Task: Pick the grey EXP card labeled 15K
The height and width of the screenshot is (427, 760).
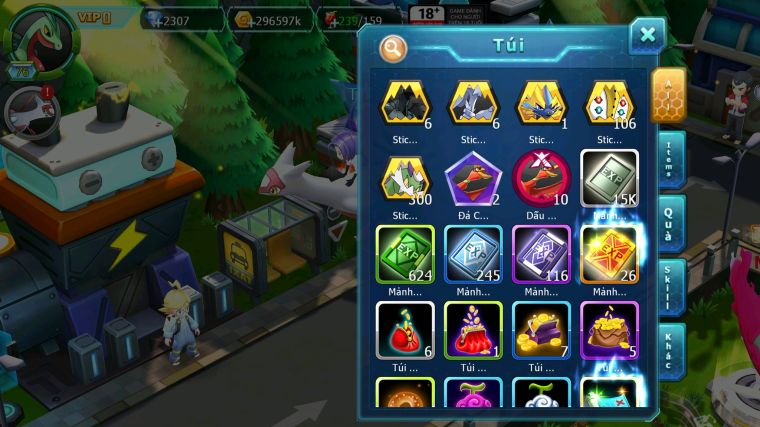Action: pos(609,178)
